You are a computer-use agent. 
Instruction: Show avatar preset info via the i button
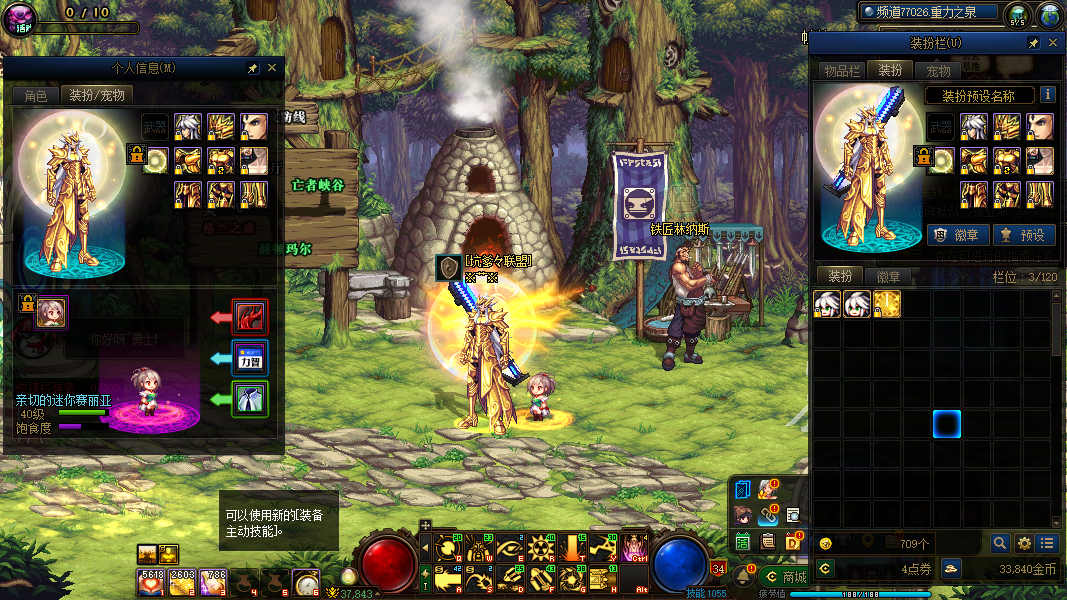pyautogui.click(x=1048, y=95)
